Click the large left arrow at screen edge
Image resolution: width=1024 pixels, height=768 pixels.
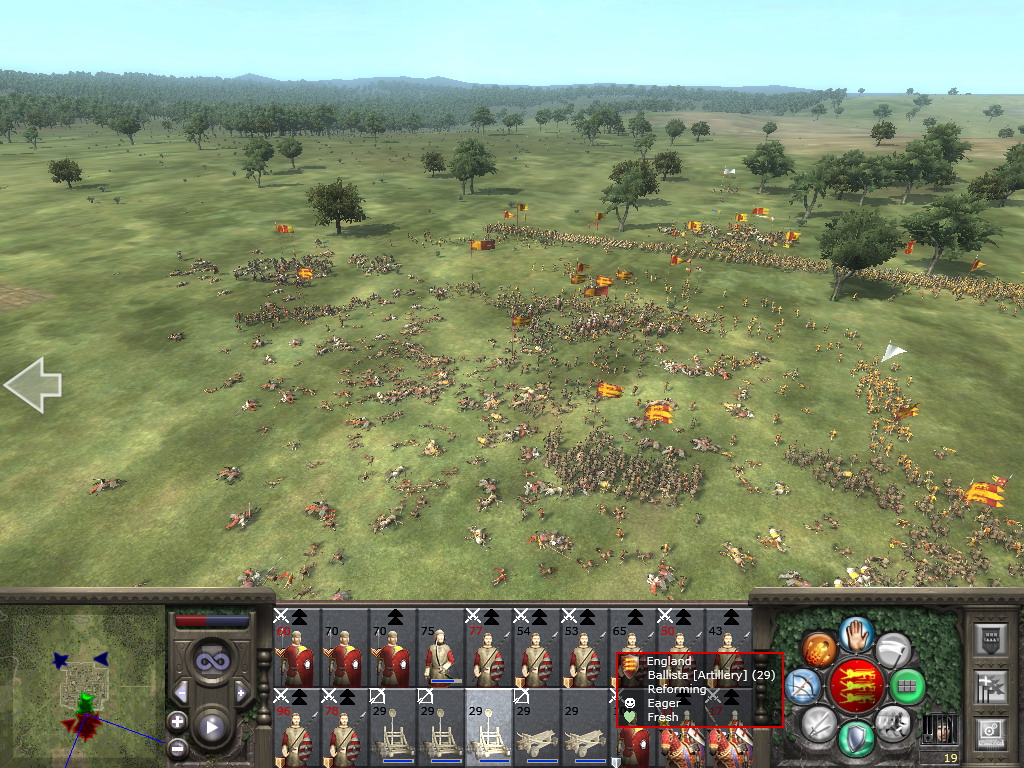[x=33, y=385]
